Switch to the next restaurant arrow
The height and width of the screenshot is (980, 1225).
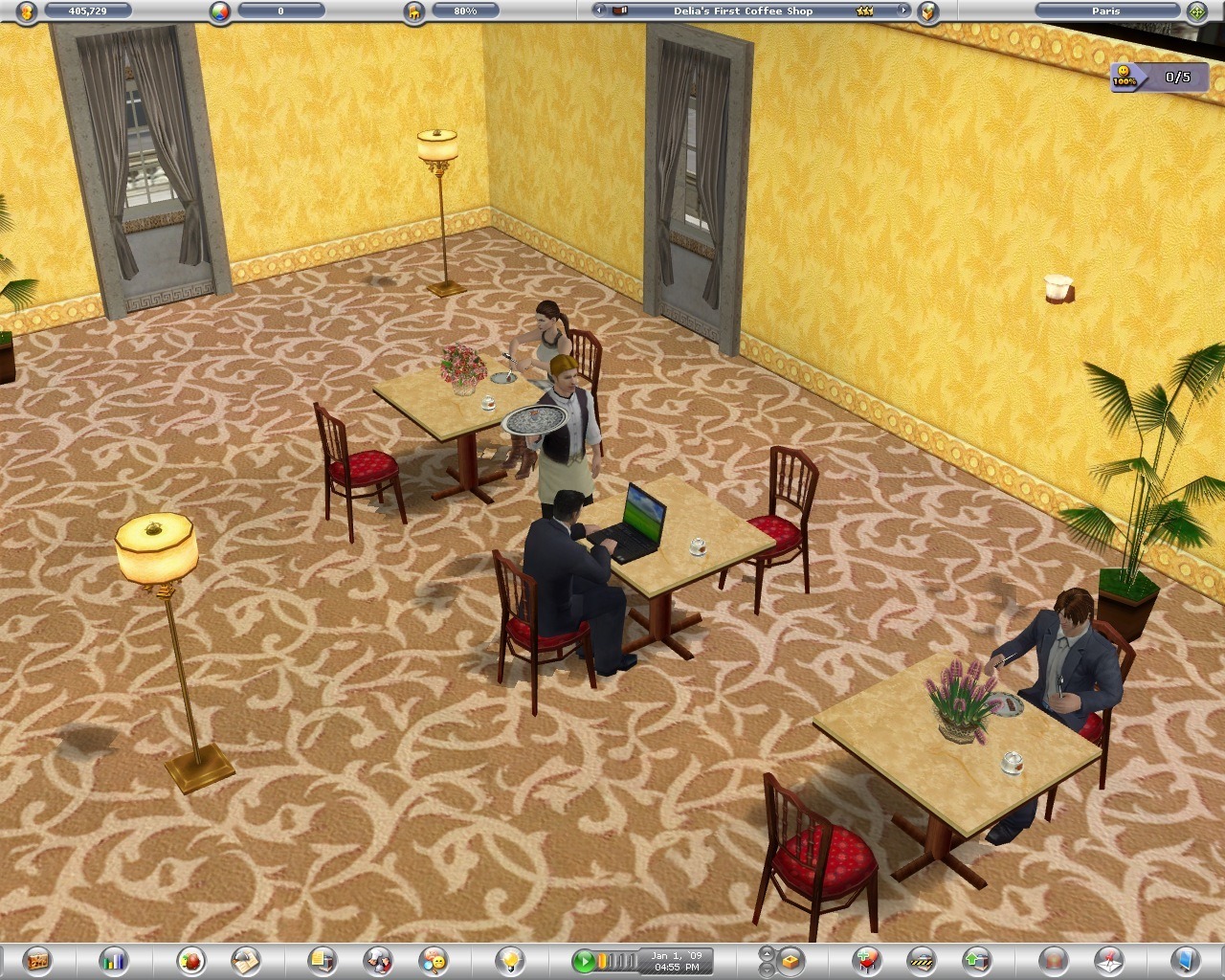[x=902, y=11]
